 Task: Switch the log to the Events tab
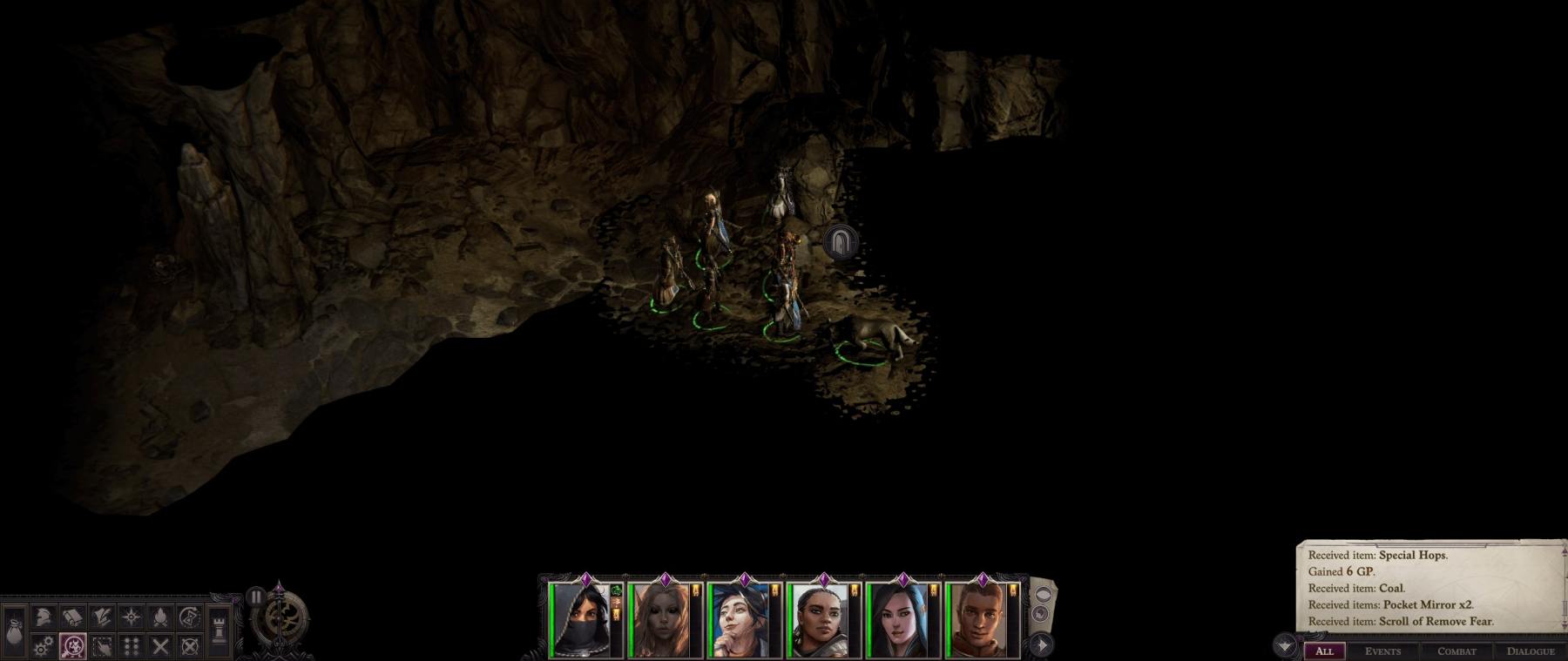pyautogui.click(x=1382, y=651)
